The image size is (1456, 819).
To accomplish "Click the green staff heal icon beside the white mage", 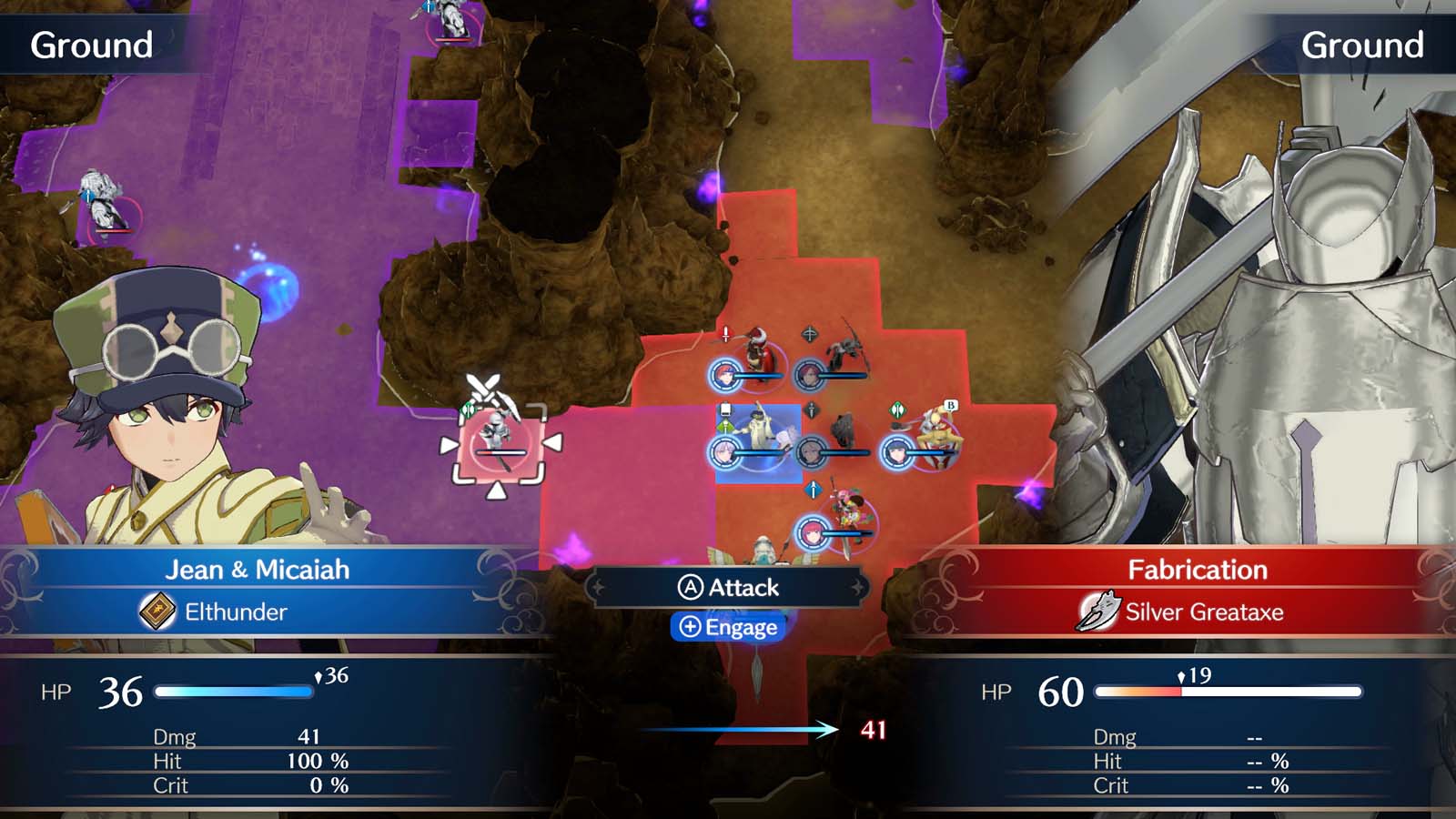I will coord(725,426).
